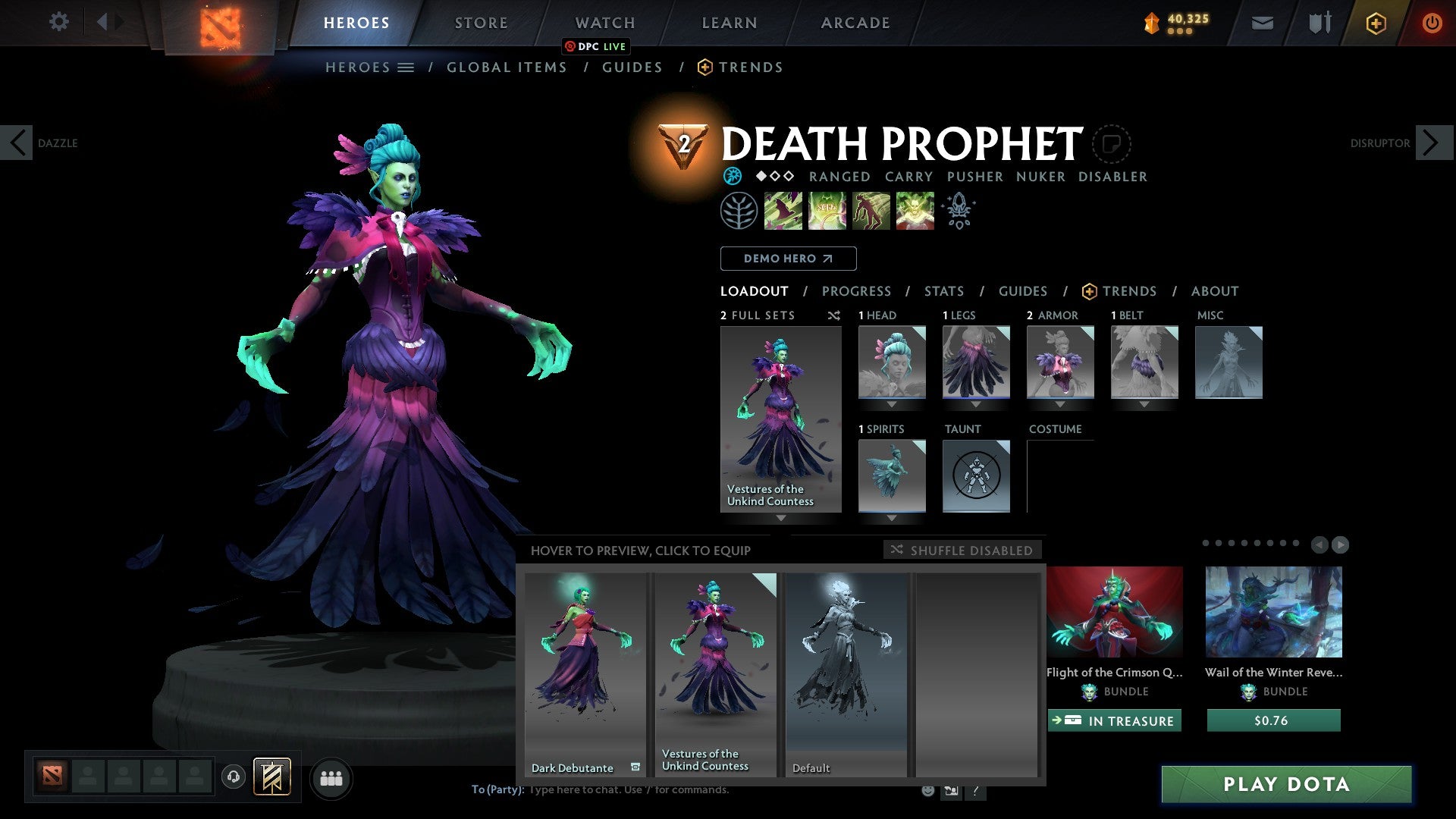Open the friends list icon at bottom
Screen dimensions: 1456x819
point(331,777)
